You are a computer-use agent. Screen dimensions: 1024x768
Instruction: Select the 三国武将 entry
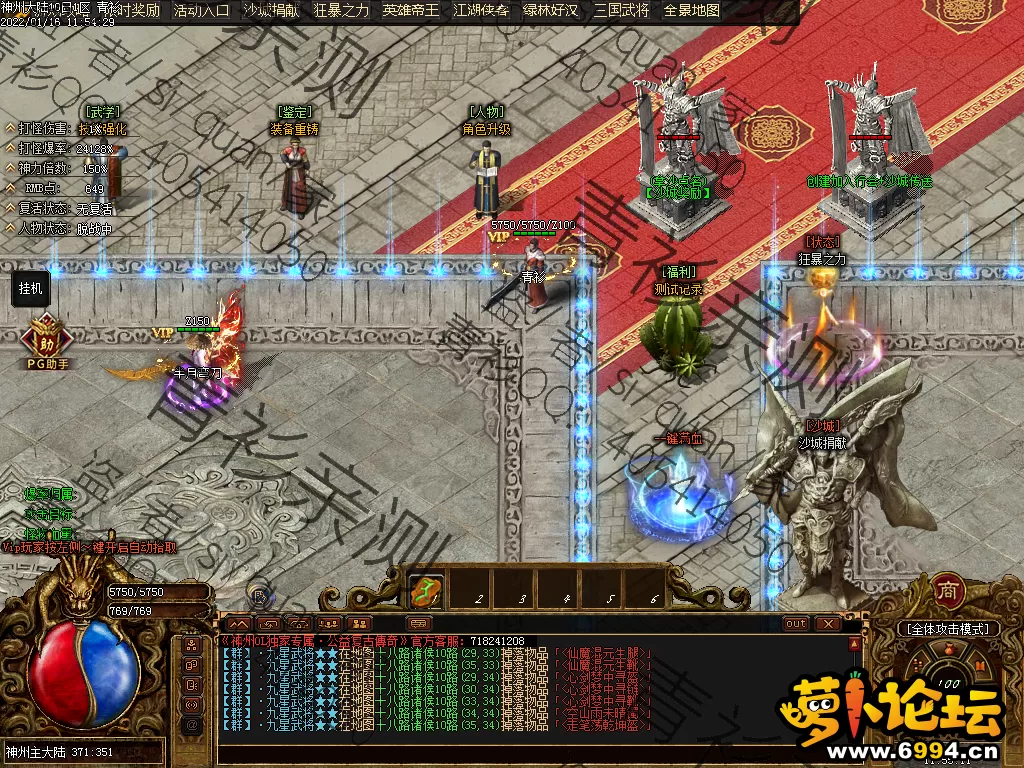[620, 11]
